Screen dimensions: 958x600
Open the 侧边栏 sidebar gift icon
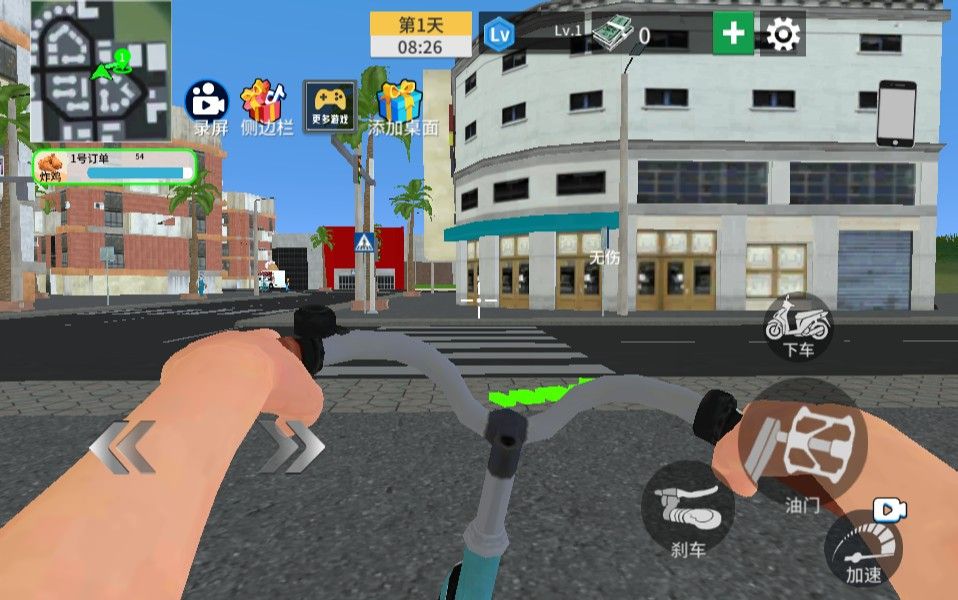coord(264,102)
